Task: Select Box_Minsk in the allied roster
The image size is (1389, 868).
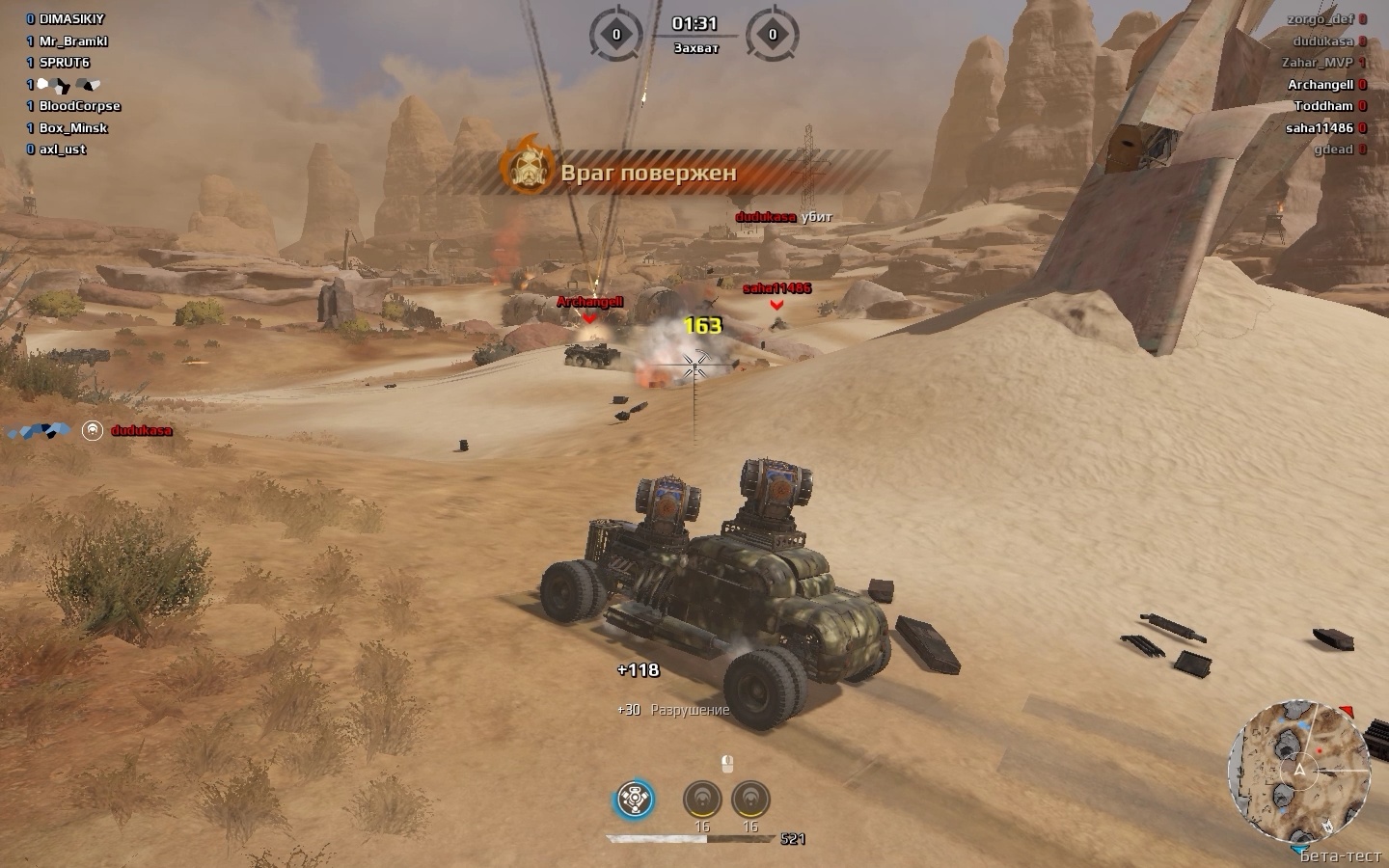Action: 73,128
